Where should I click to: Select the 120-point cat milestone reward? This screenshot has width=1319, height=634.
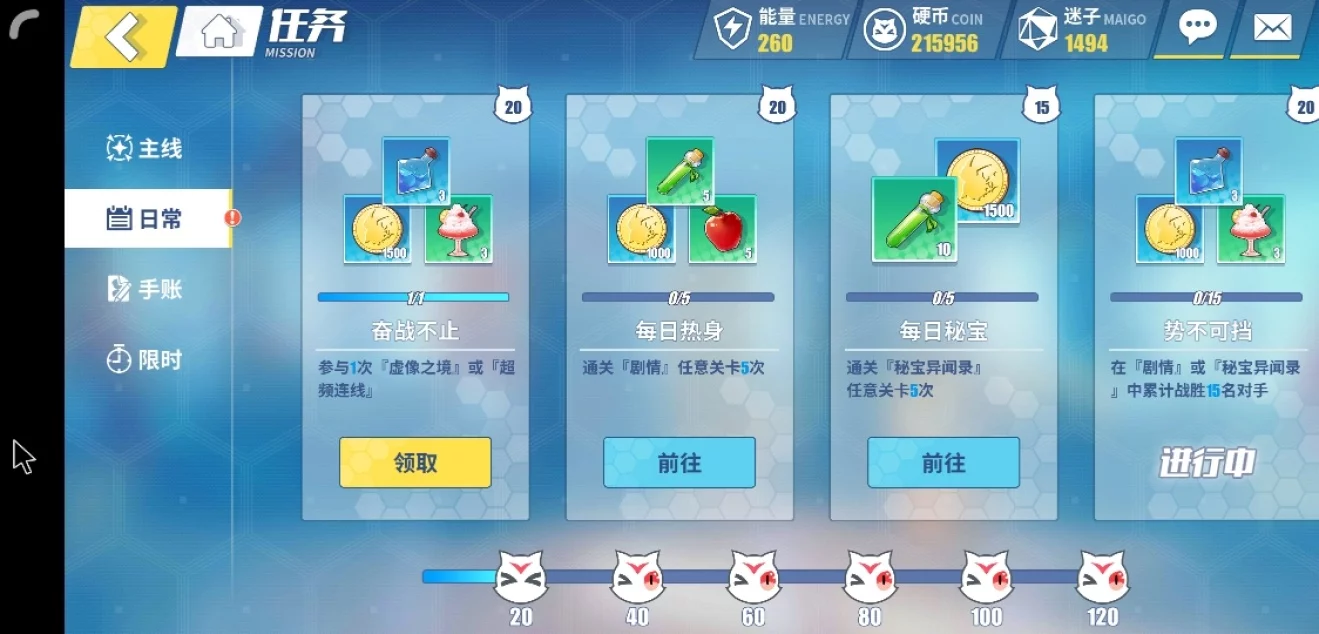1102,578
